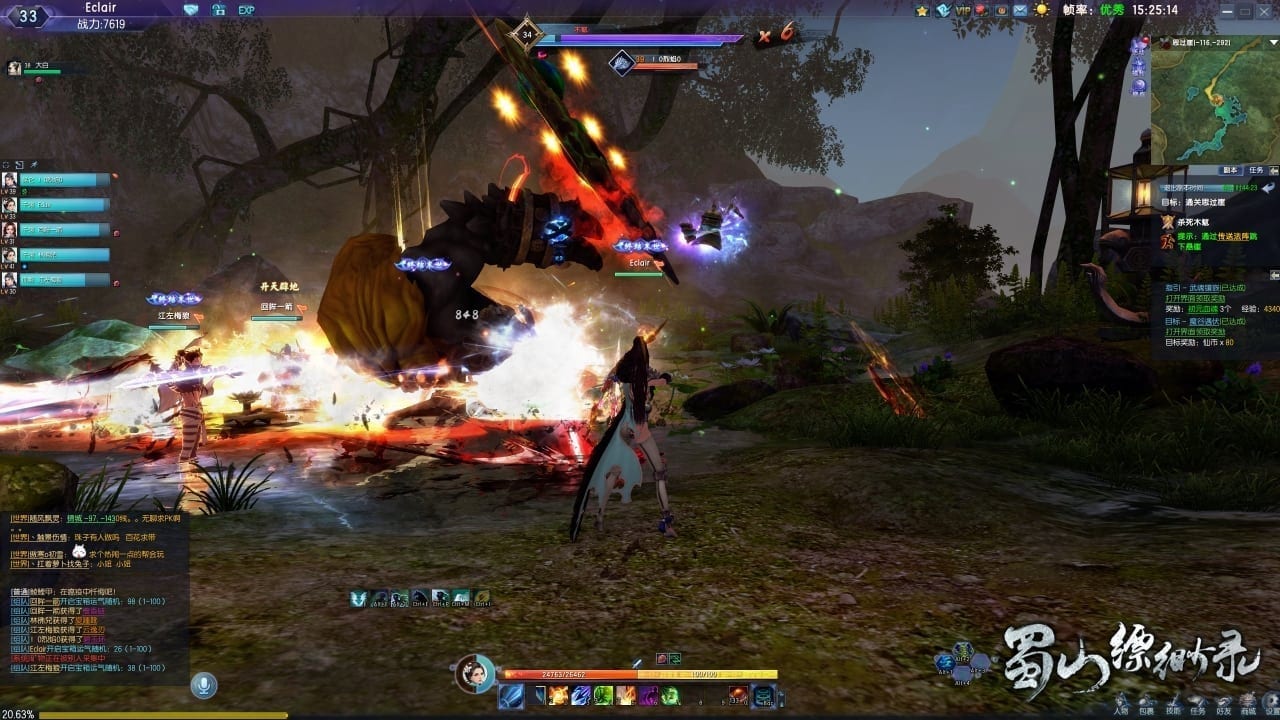Cast the purple shadow figure skill
1280x720 pixels.
(648, 695)
